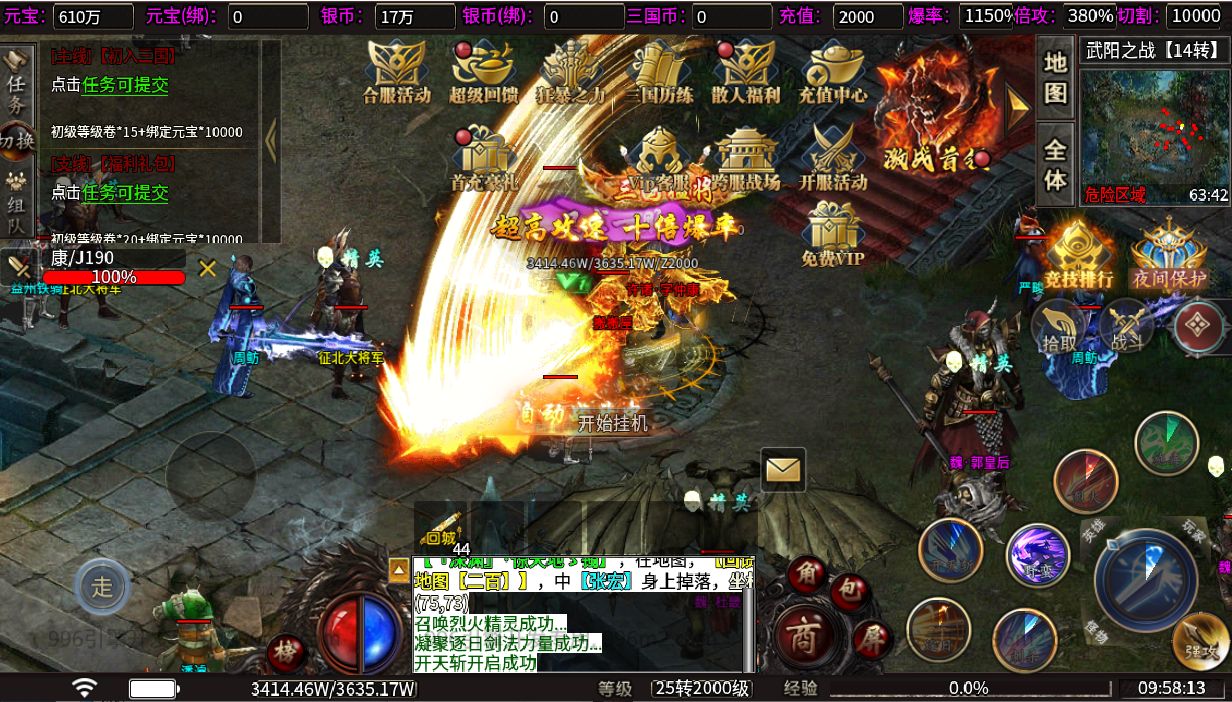Image resolution: width=1232 pixels, height=702 pixels.
Task: Open the 首充豪礼 gift box
Action: pos(484,158)
